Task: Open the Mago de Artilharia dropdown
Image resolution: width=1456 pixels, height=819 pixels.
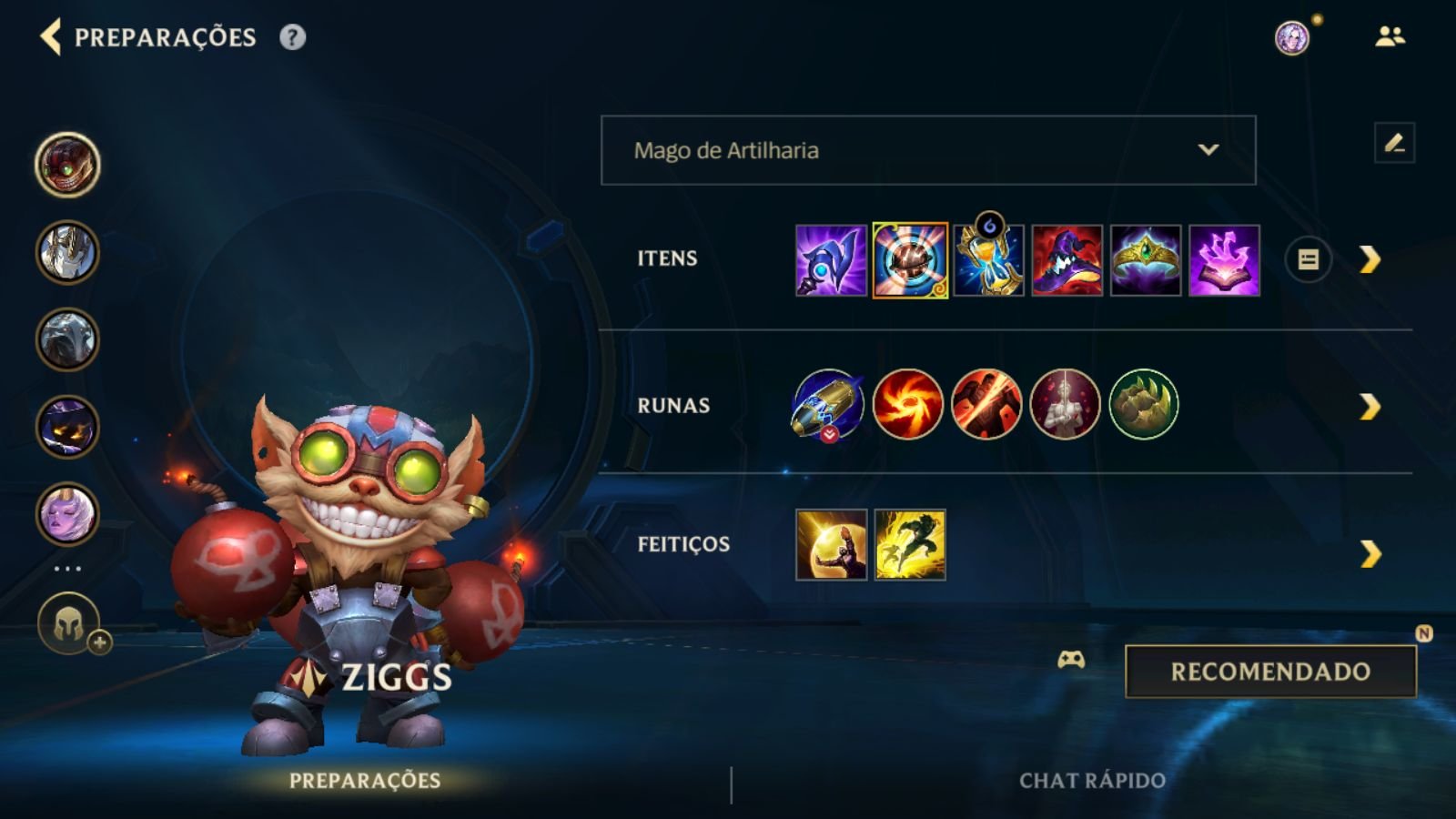Action: [926, 151]
